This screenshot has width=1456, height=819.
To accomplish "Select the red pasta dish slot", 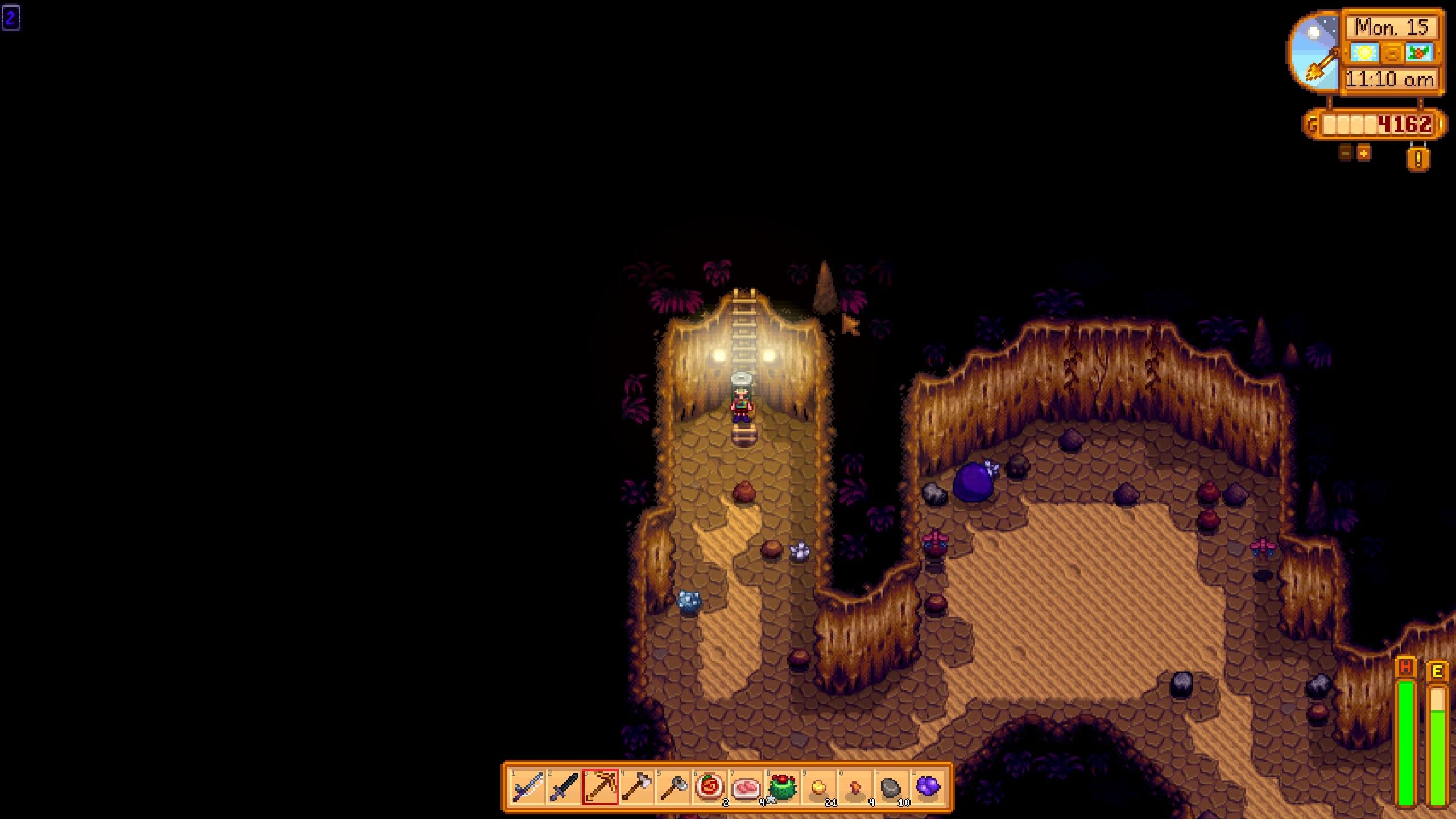I will click(x=709, y=788).
